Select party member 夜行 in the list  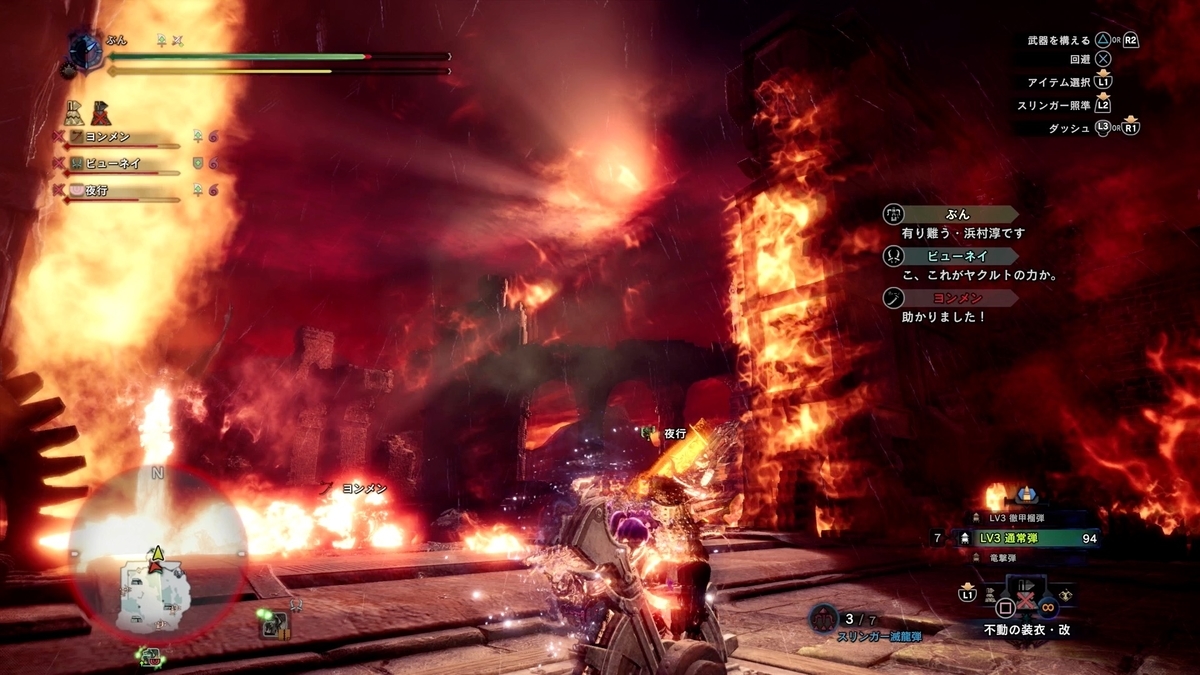click(x=110, y=189)
